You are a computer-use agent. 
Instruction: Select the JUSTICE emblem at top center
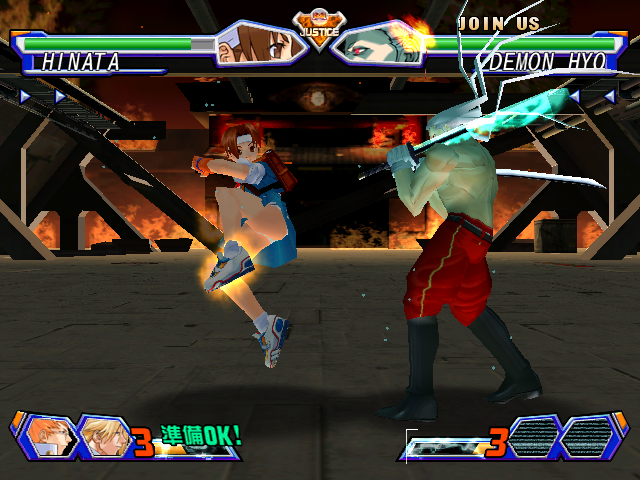(x=318, y=25)
